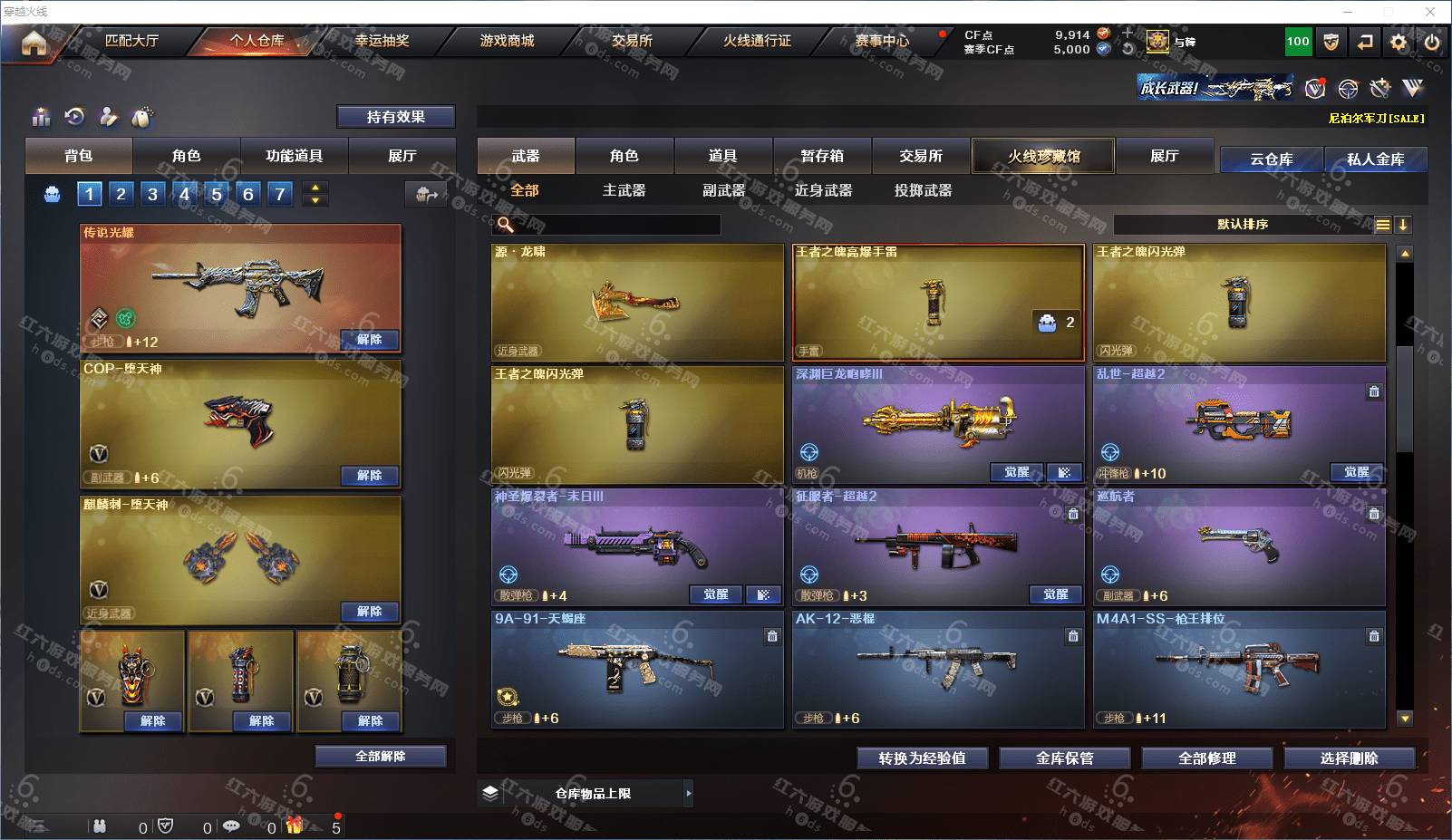Click 全部修理 to repair all
Screen dimensions: 1452x840
[1207, 758]
